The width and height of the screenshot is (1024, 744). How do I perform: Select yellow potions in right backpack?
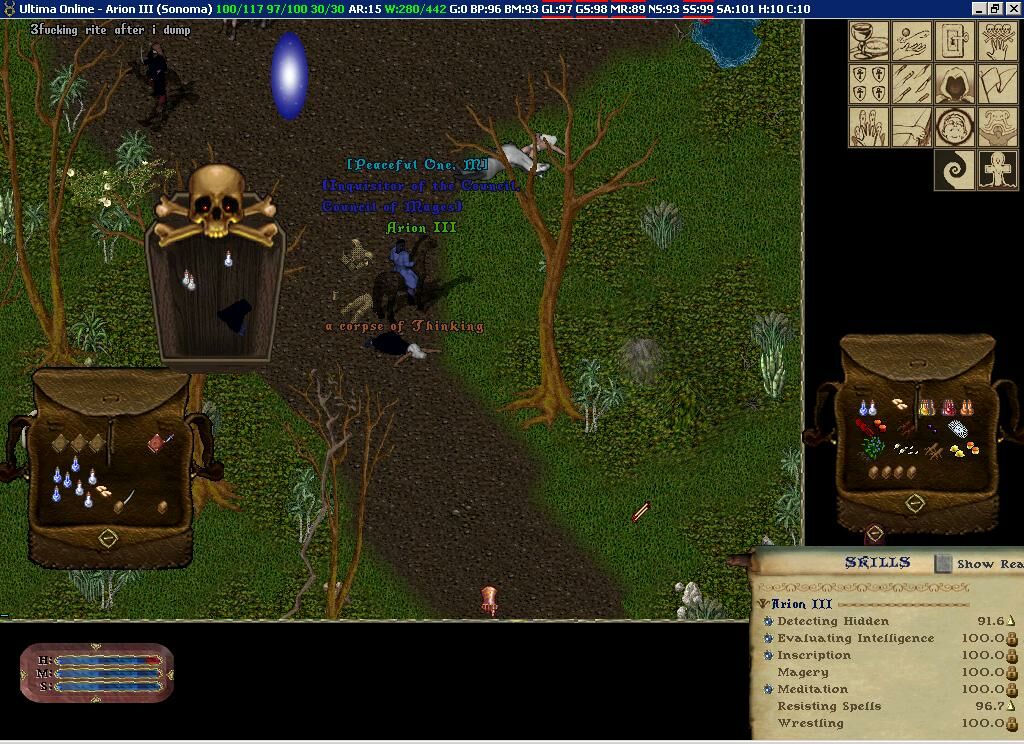[927, 407]
